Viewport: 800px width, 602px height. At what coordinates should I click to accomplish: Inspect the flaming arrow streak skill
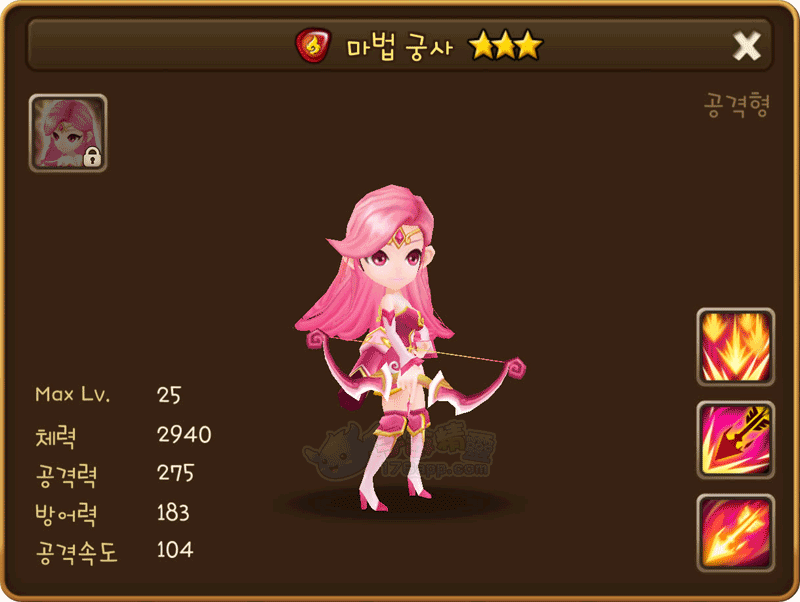click(735, 531)
